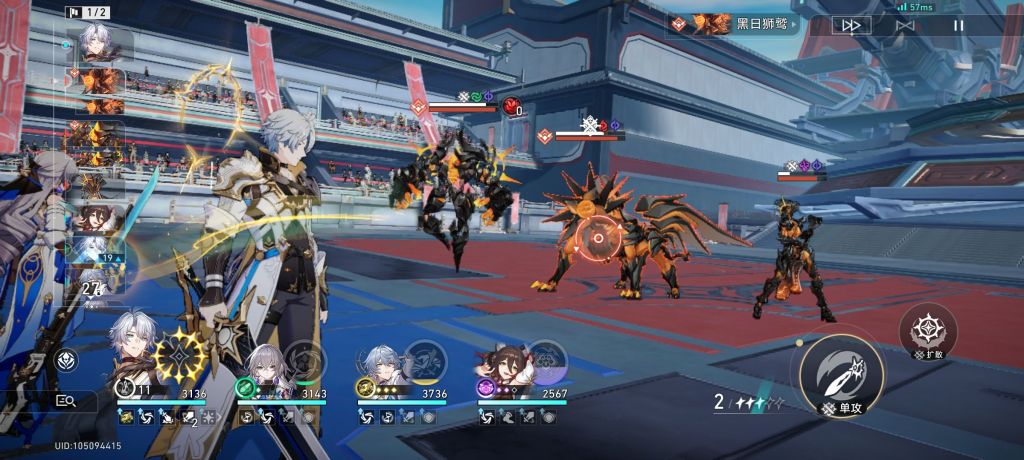Activate the ultimate of the 3736 HP character
The height and width of the screenshot is (460, 1024).
pos(426,360)
